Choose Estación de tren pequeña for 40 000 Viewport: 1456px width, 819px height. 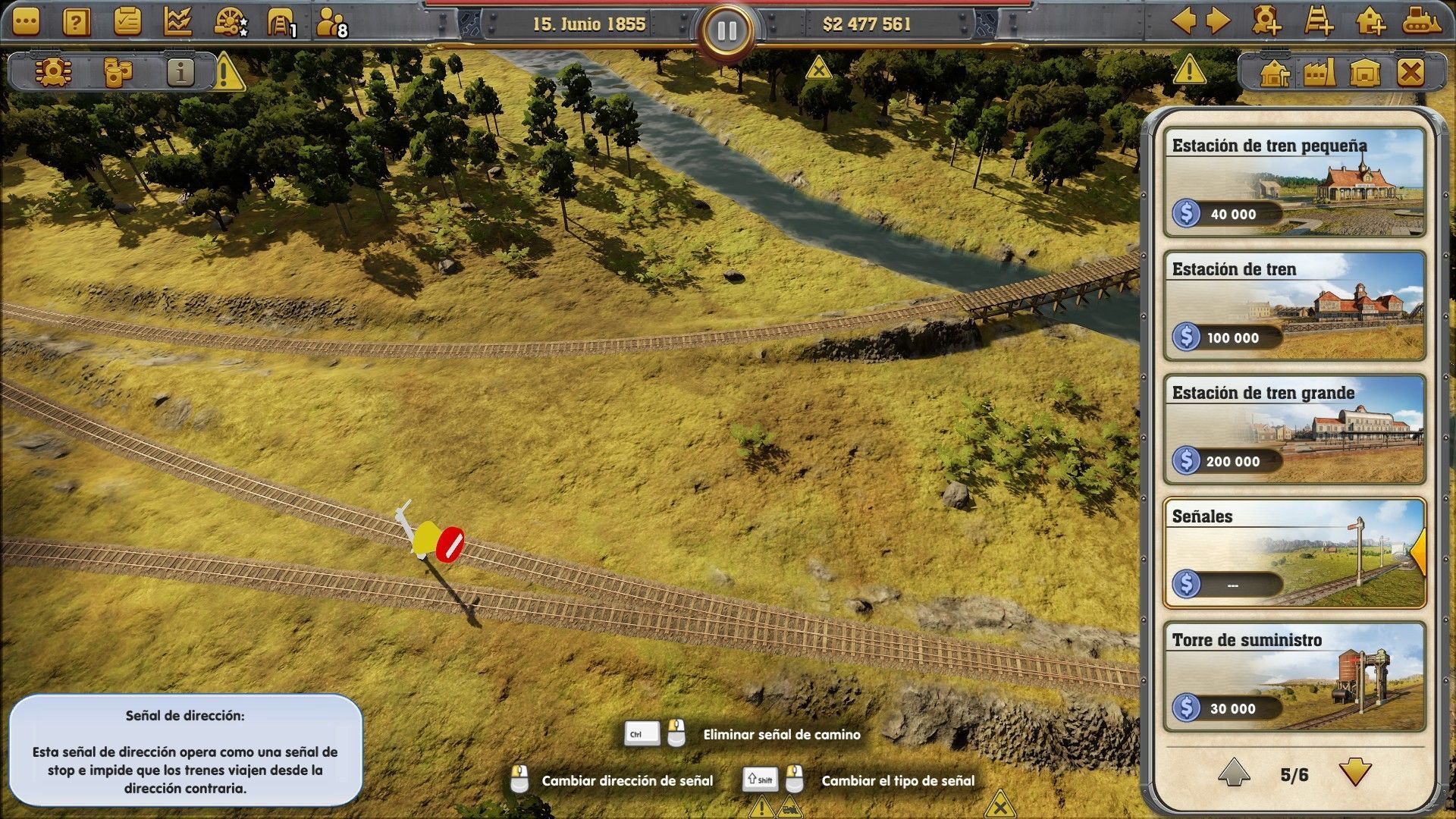tap(1294, 183)
